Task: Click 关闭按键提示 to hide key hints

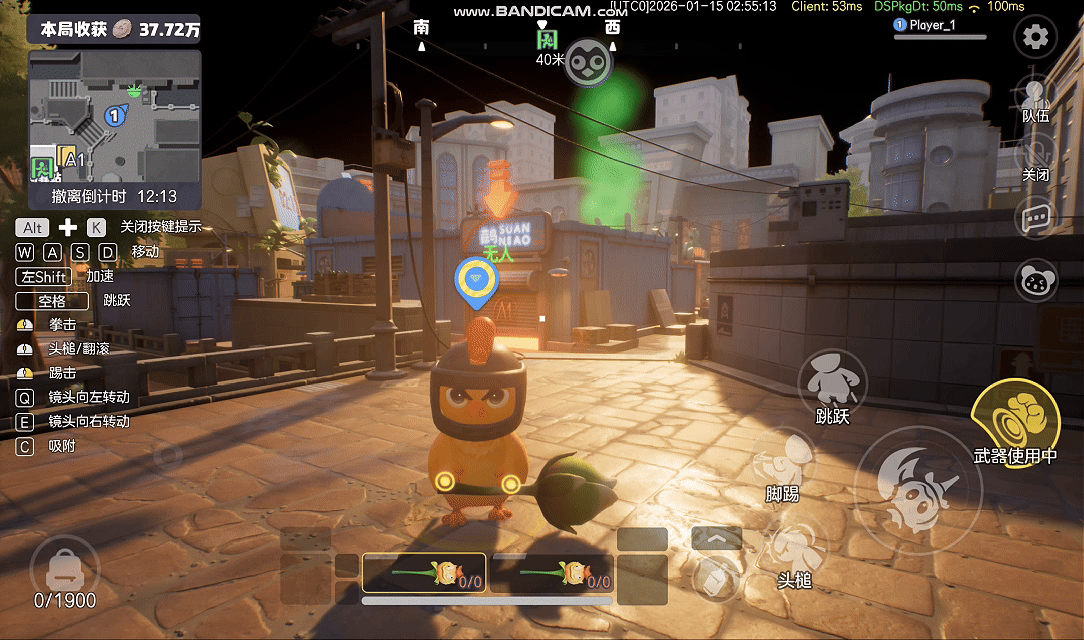Action: tap(161, 226)
